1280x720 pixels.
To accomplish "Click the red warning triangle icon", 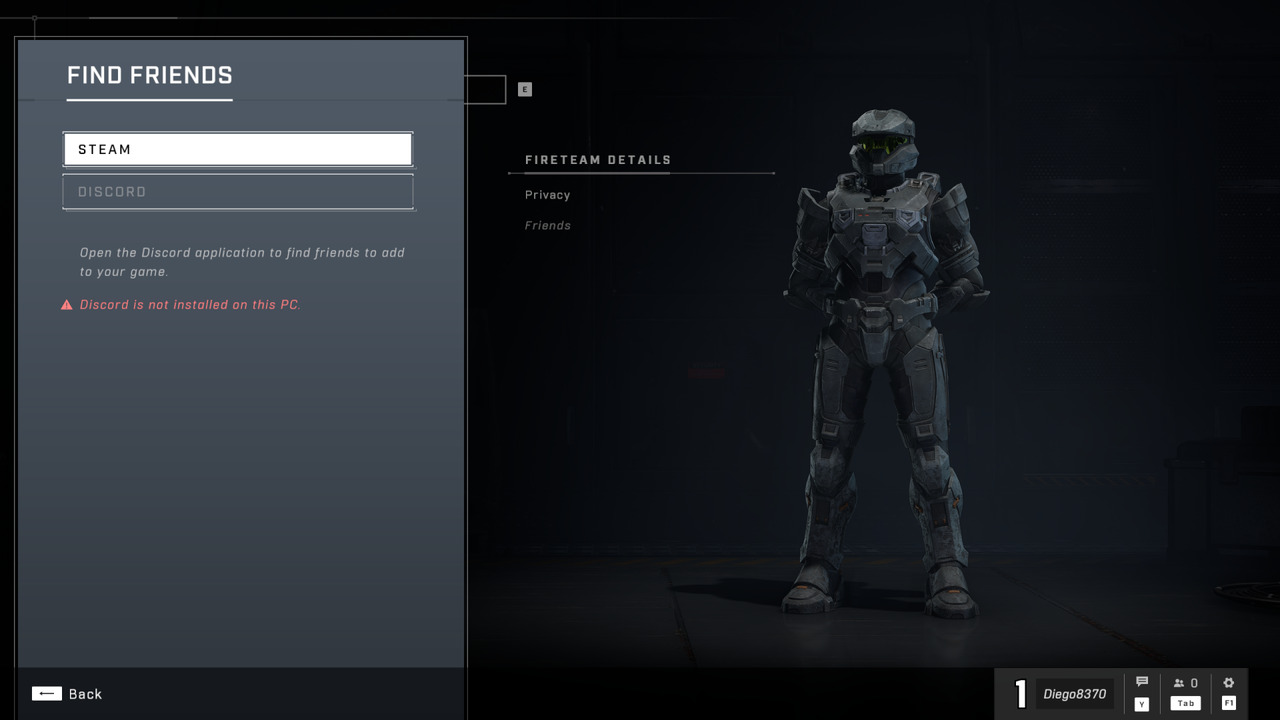I will click(x=66, y=304).
